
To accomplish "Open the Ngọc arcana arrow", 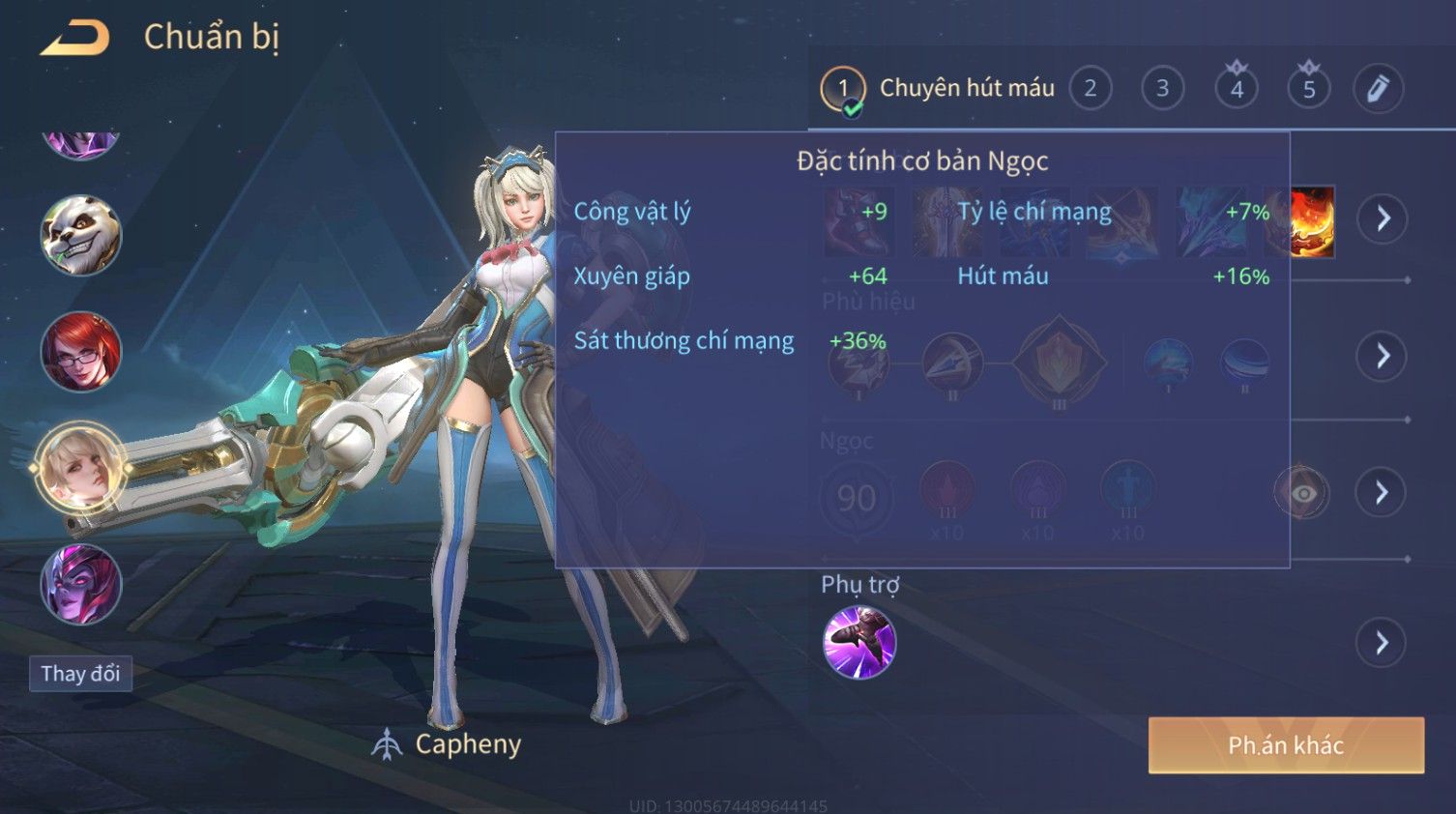I will pos(1383,493).
